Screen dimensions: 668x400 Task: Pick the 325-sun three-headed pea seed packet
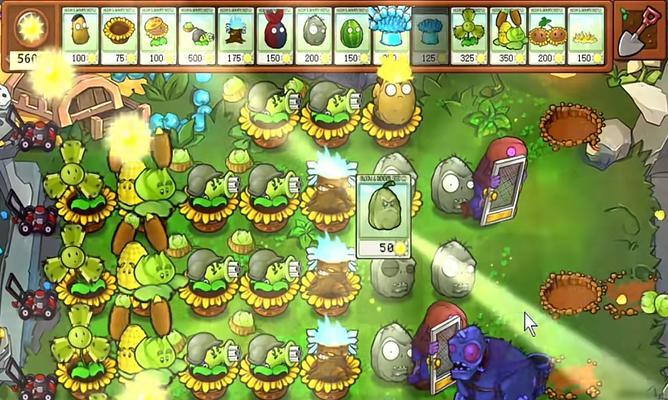468,36
